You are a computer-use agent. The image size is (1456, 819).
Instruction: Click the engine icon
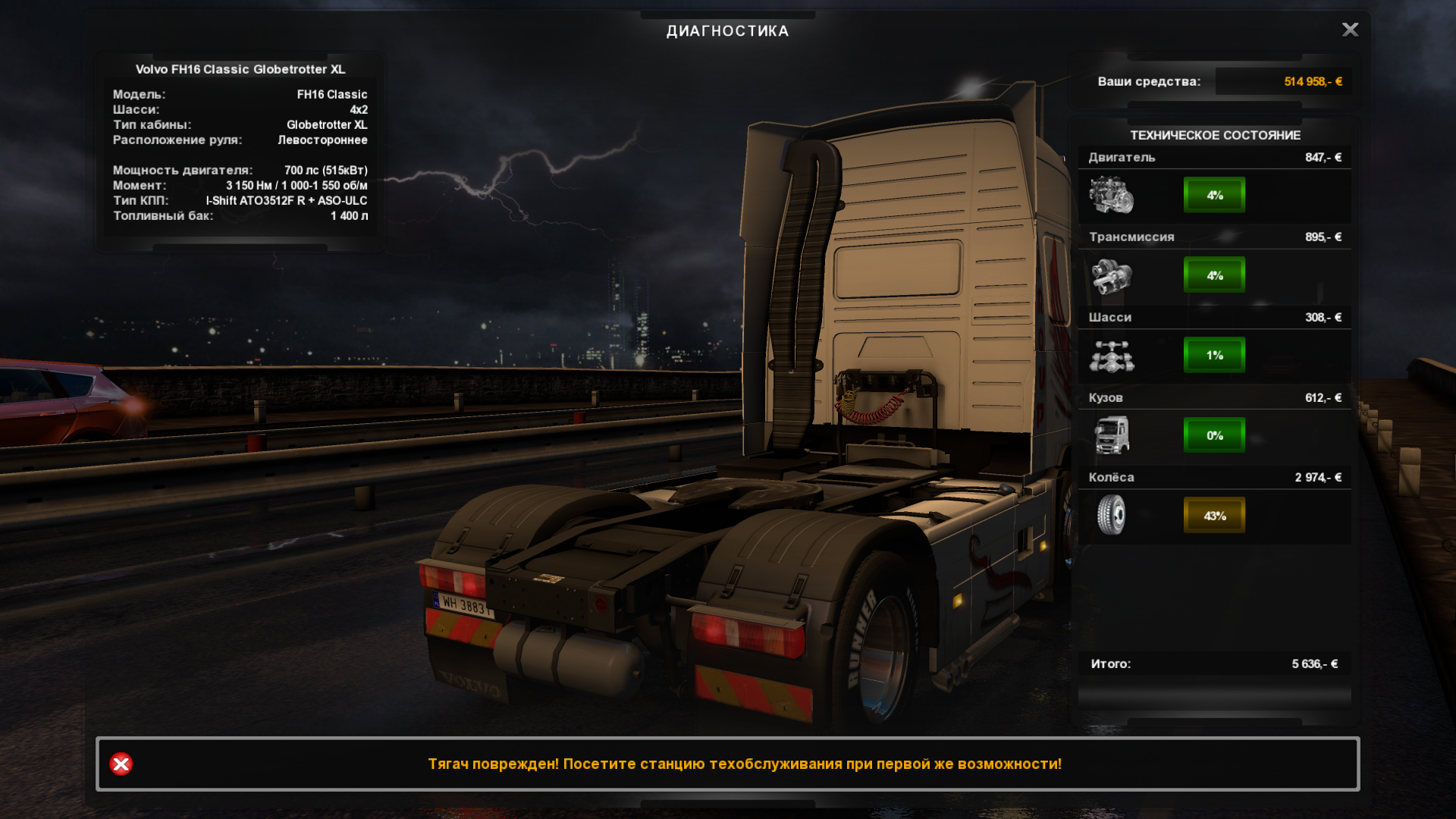tap(1112, 195)
